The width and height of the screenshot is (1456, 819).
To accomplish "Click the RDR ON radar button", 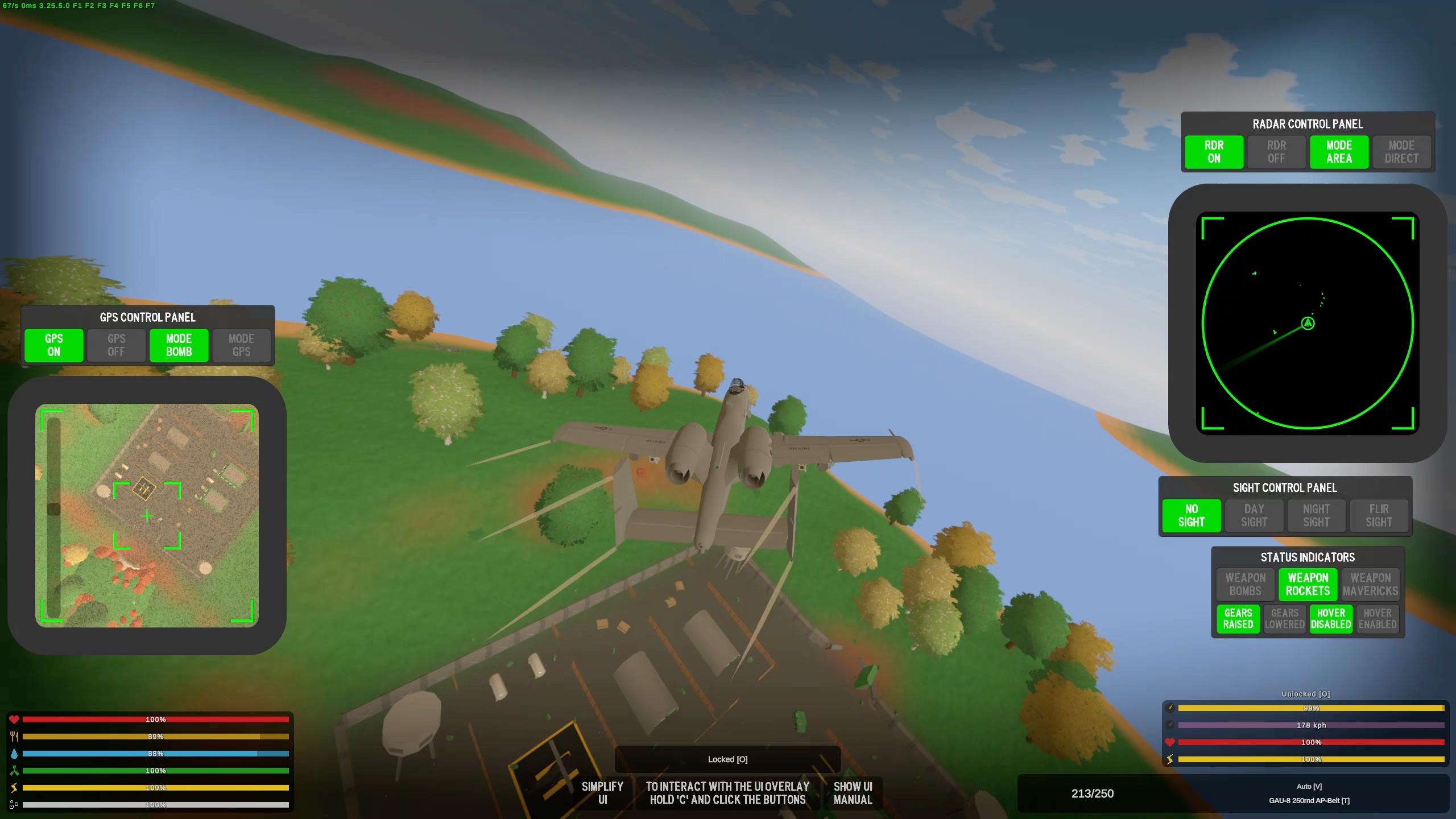I will [1214, 152].
